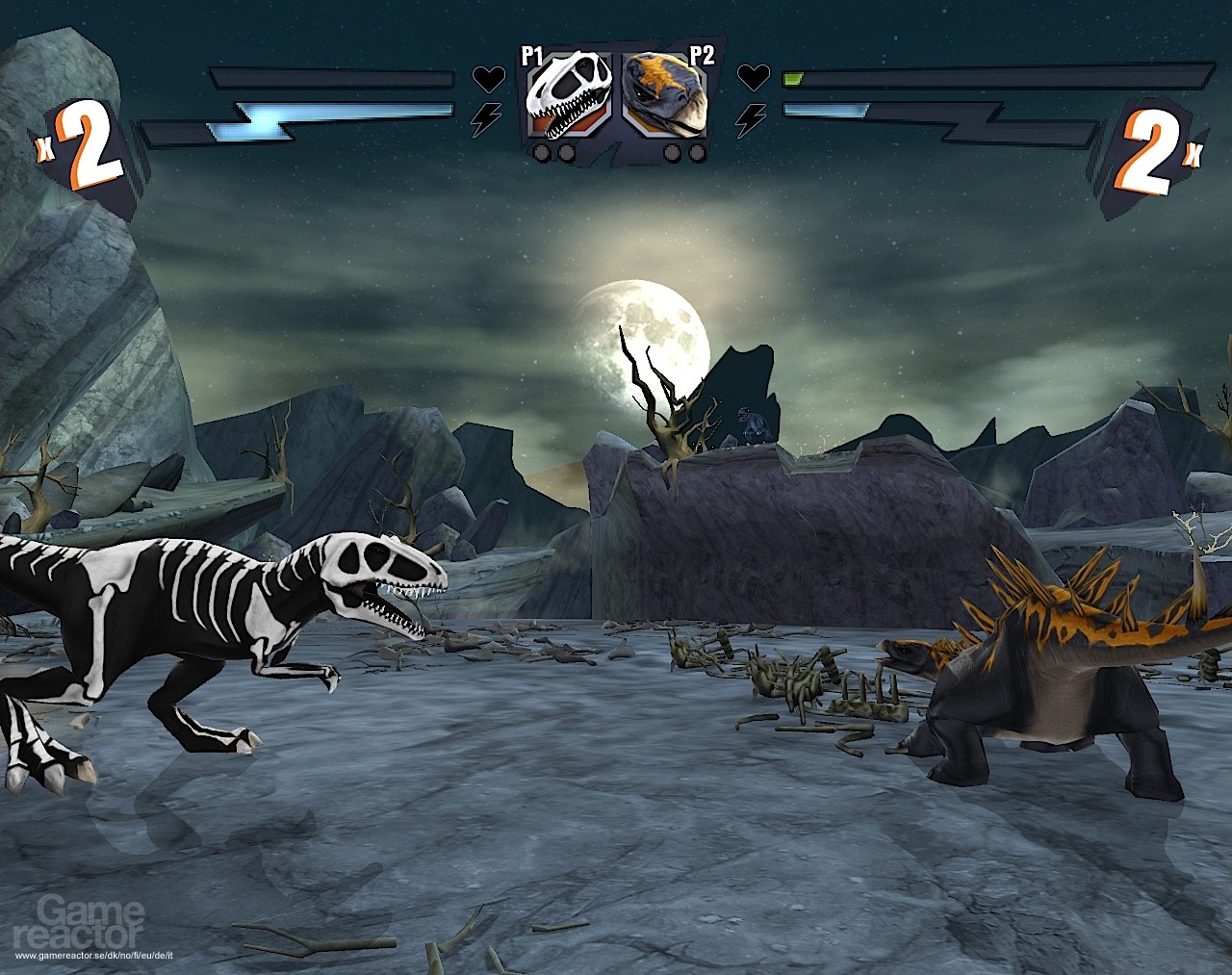Select the P1 skull portrait
The image size is (1232, 975).
[568, 96]
